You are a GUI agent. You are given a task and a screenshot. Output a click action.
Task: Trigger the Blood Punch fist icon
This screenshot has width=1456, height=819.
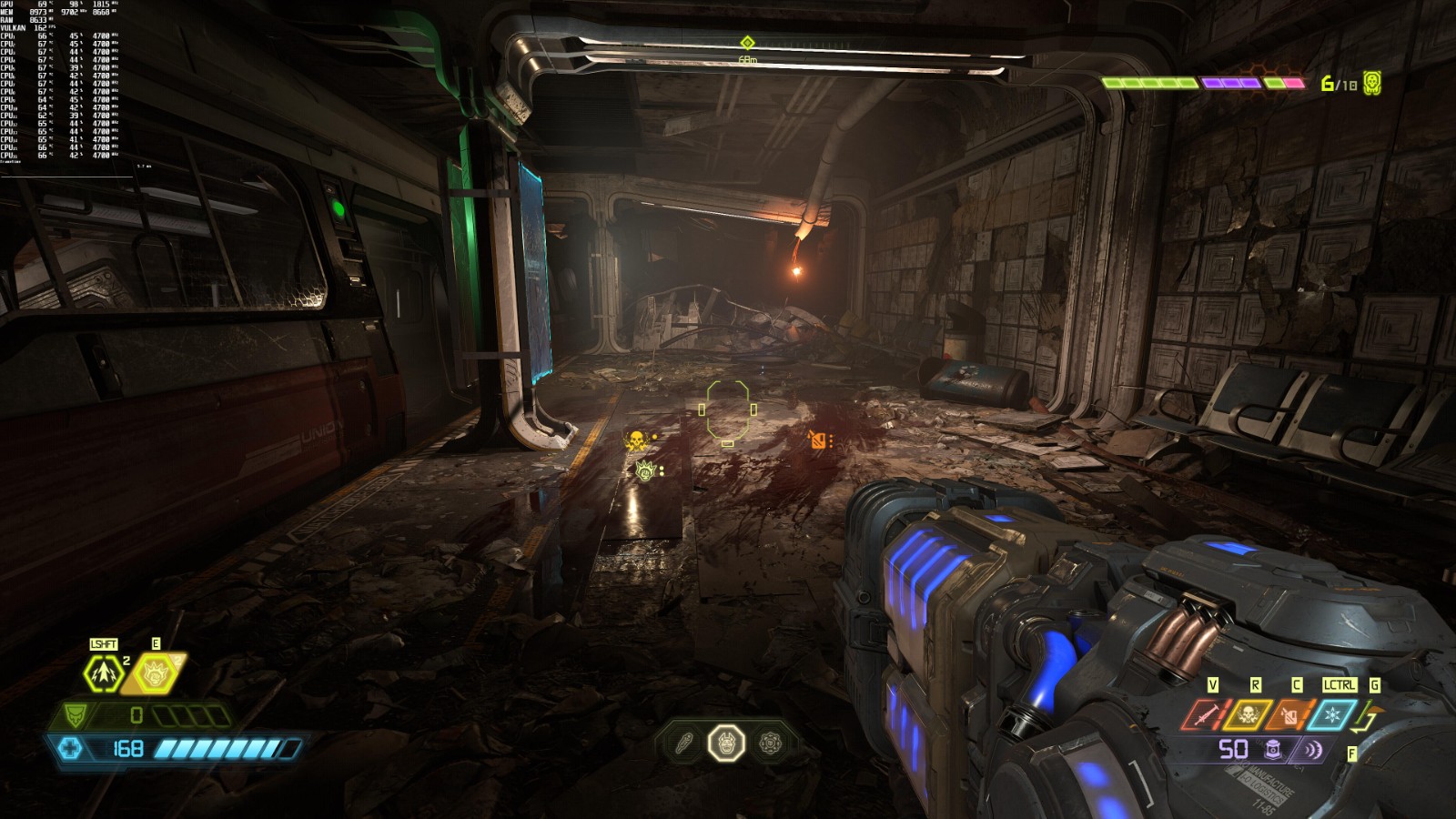157,674
